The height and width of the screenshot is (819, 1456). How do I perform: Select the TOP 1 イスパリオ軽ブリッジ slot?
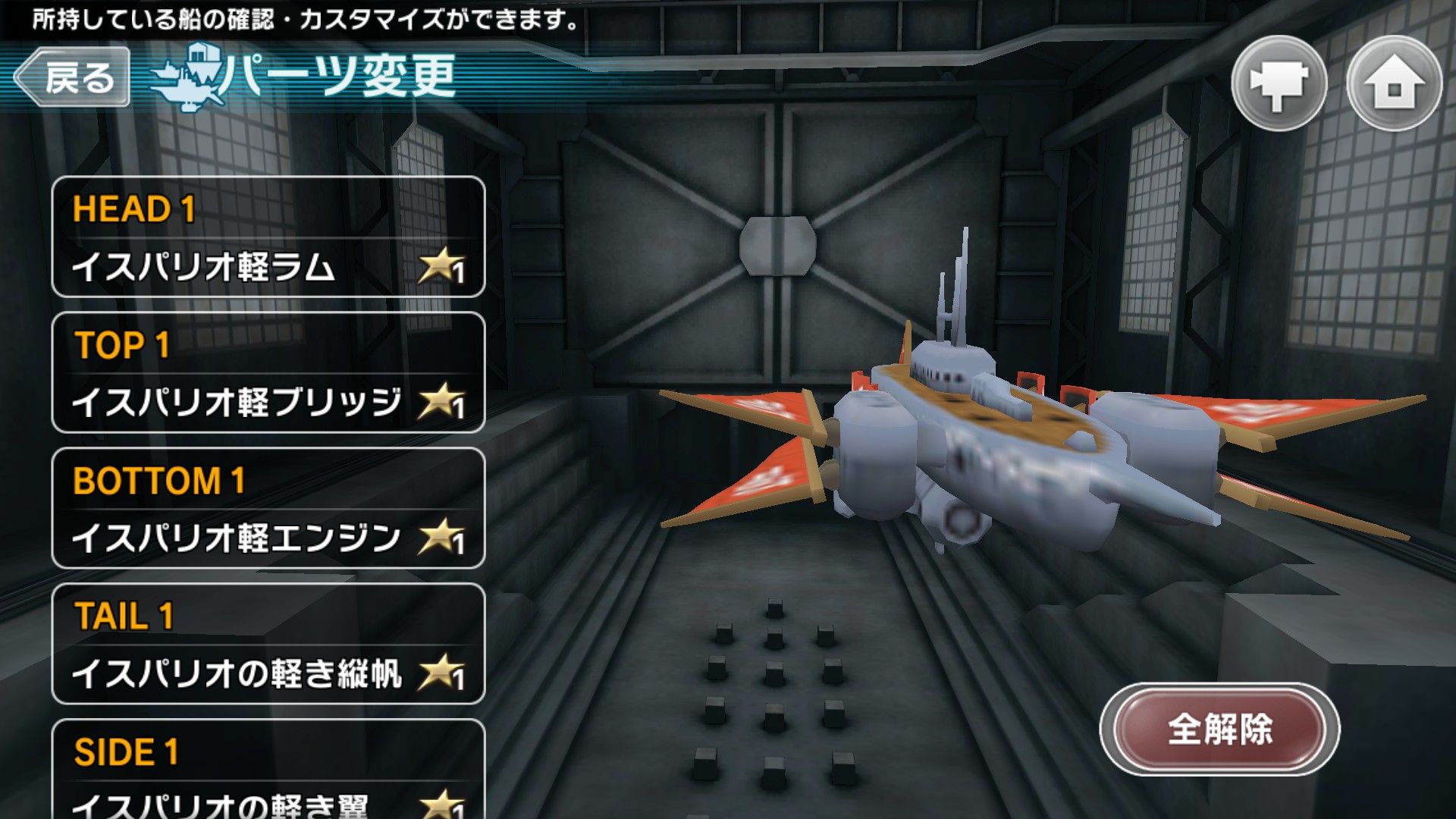[x=268, y=372]
